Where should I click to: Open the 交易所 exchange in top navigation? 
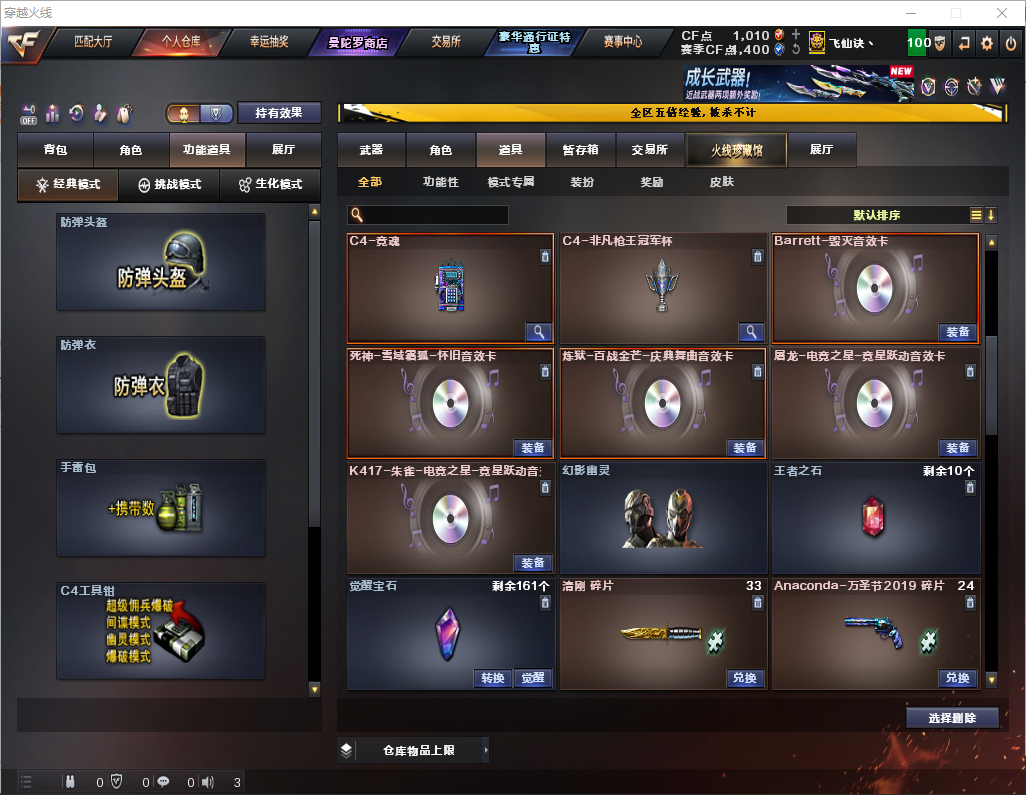pyautogui.click(x=446, y=42)
